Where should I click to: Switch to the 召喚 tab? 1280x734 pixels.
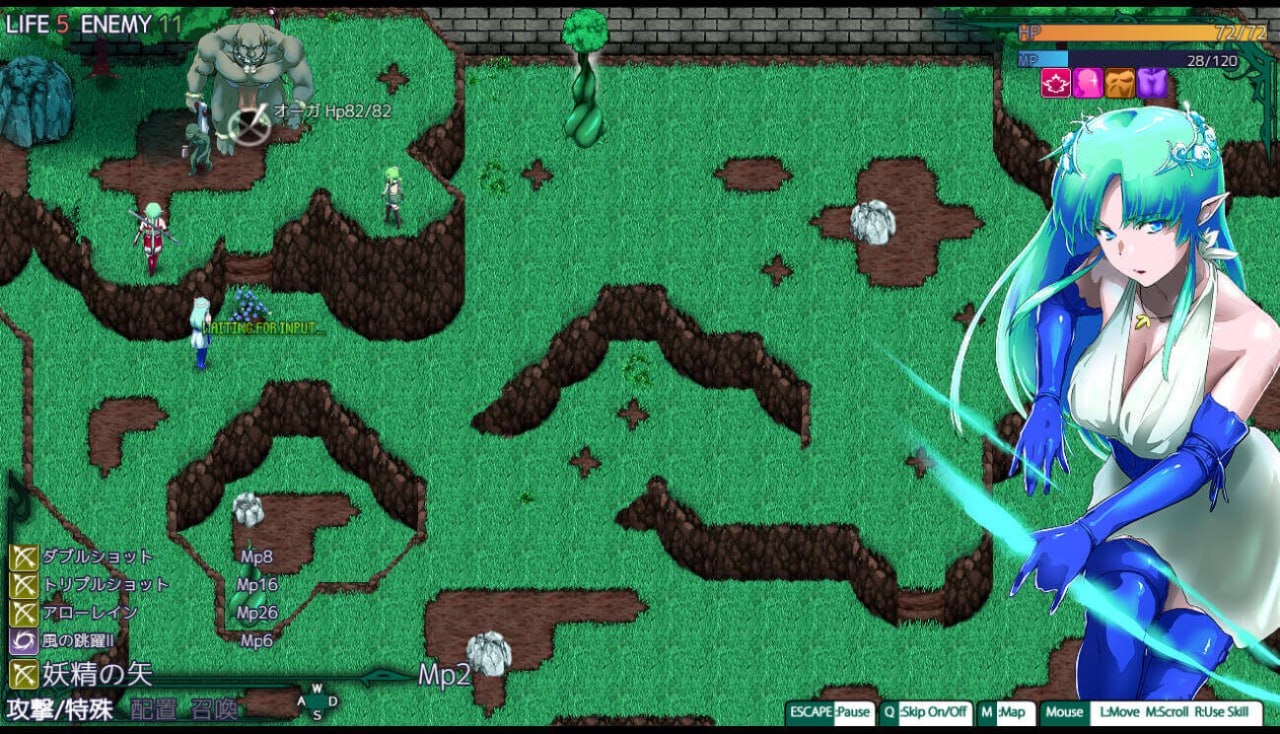point(214,709)
